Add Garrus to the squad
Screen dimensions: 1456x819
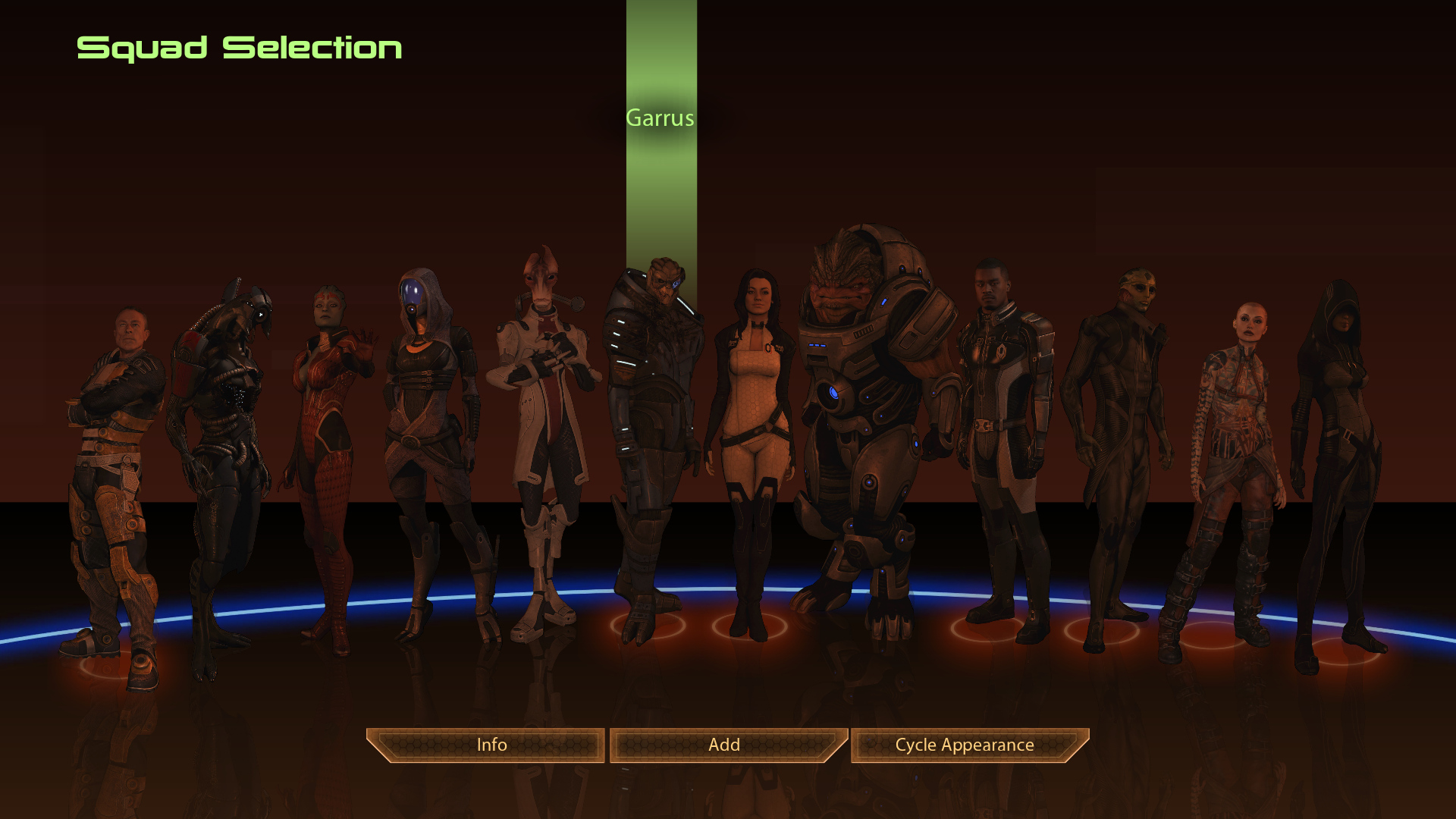click(x=724, y=745)
